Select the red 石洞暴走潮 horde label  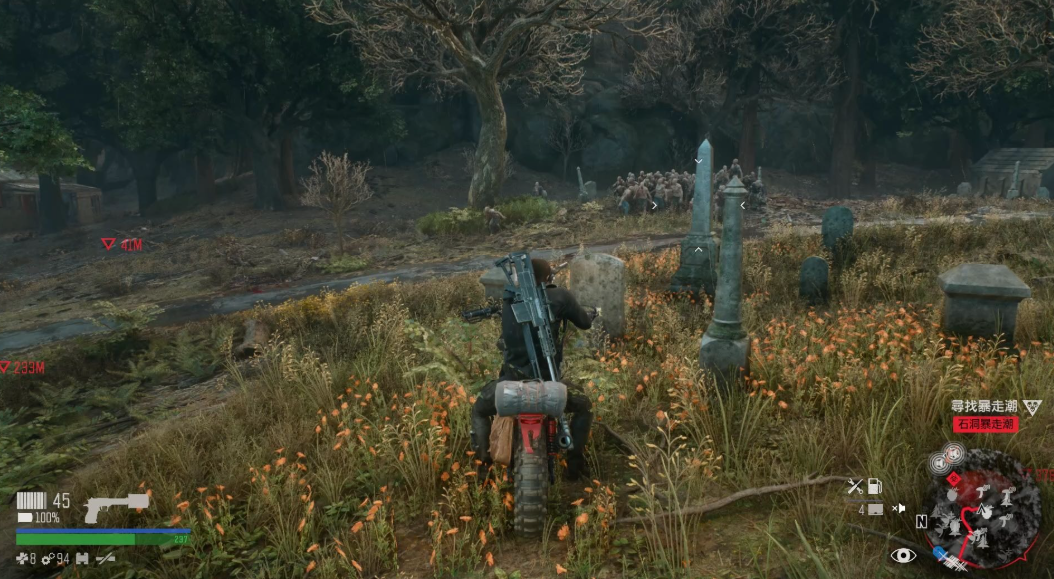(x=985, y=425)
